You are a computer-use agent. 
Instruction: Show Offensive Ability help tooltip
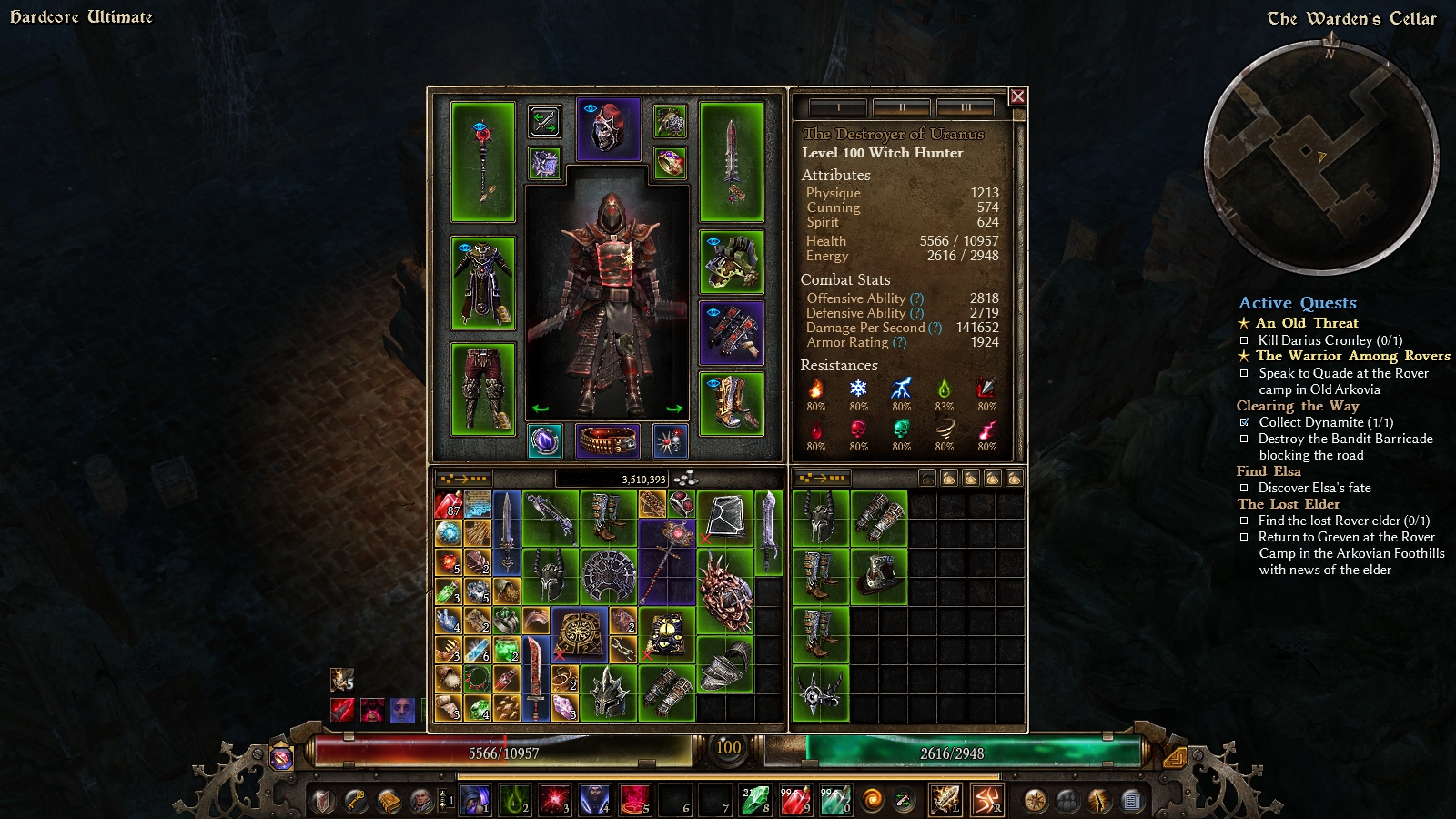click(x=916, y=298)
